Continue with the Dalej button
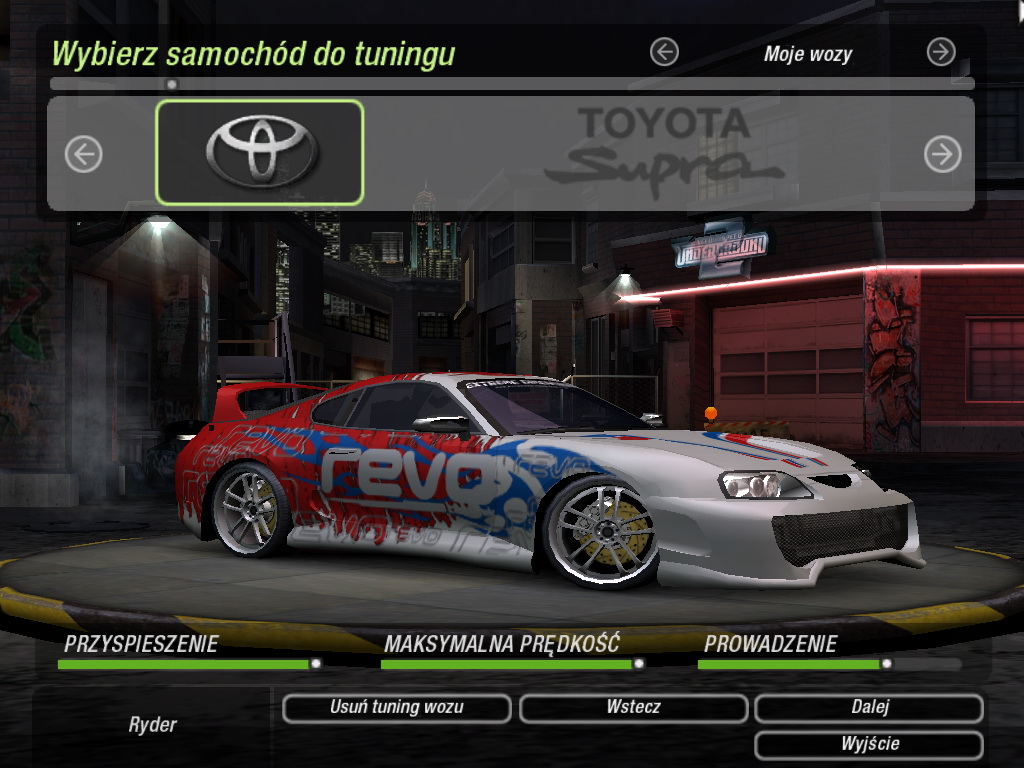 click(x=869, y=708)
